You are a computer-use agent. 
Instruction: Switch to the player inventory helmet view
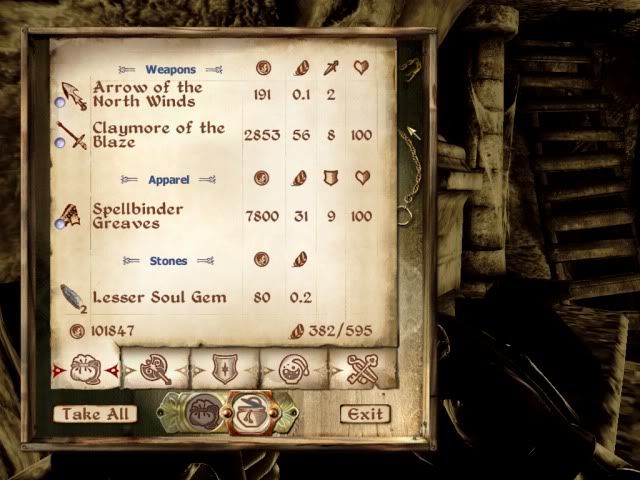tap(246, 413)
